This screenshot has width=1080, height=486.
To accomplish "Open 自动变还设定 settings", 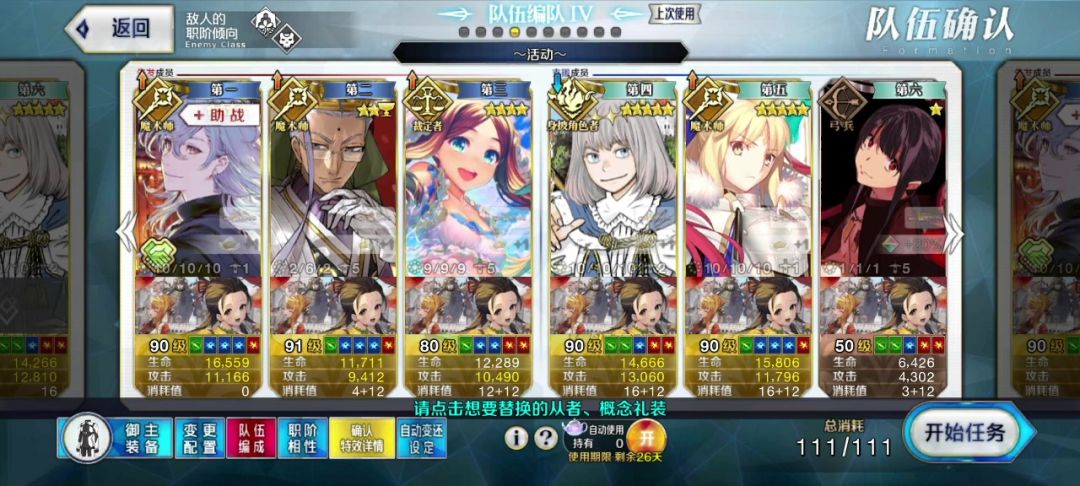I will point(421,437).
